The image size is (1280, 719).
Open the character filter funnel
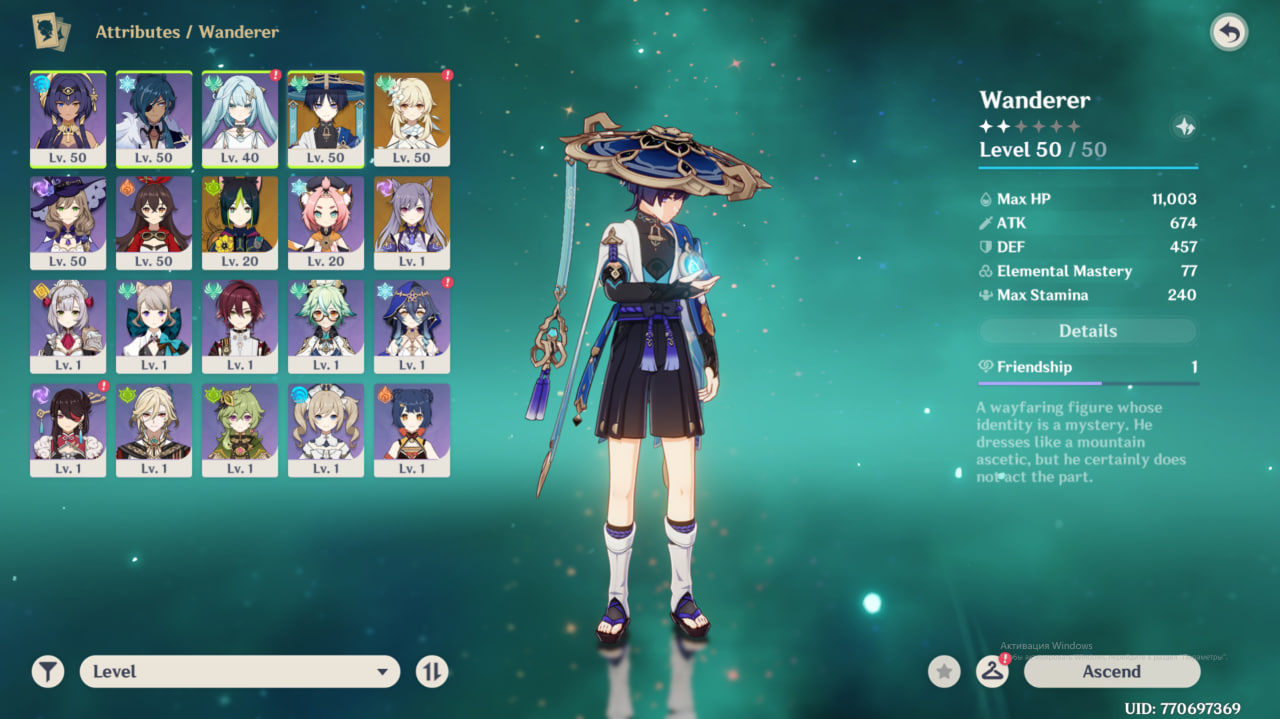click(x=47, y=672)
